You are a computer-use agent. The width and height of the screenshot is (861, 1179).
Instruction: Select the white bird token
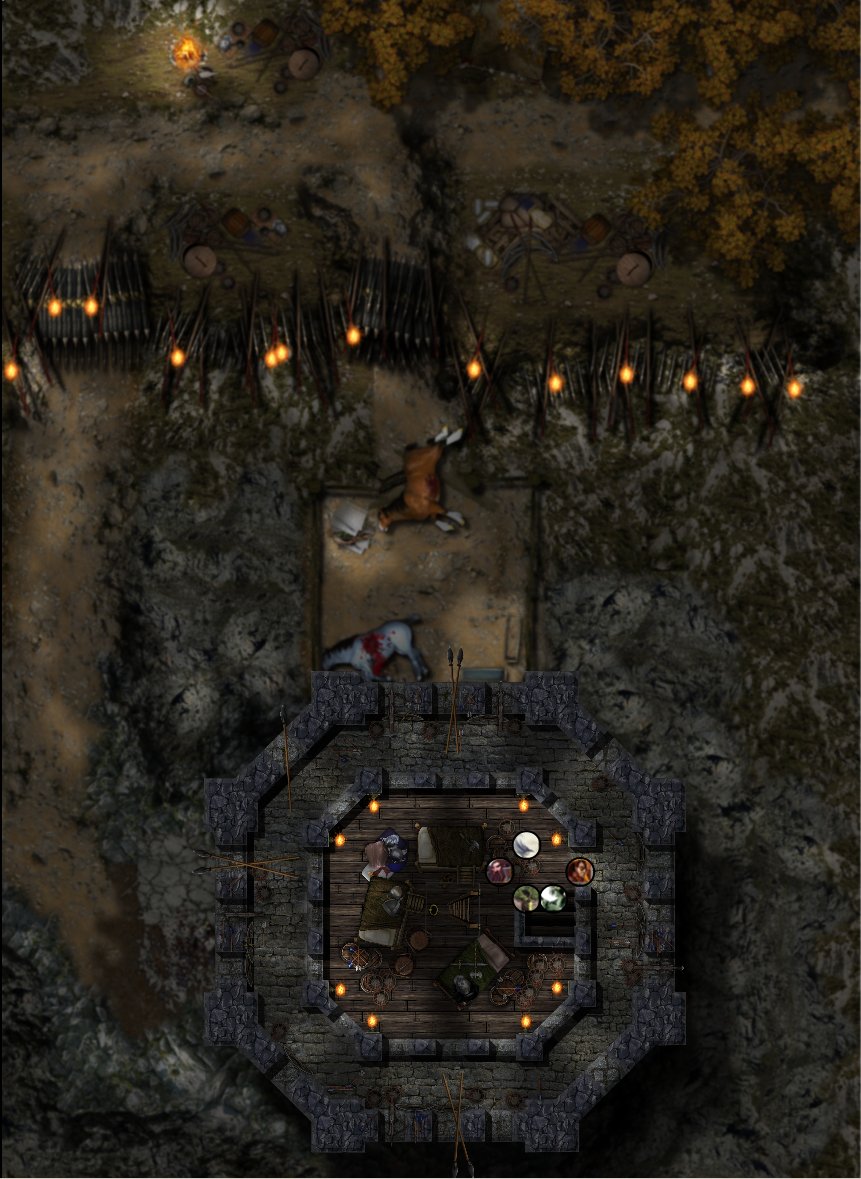point(526,845)
